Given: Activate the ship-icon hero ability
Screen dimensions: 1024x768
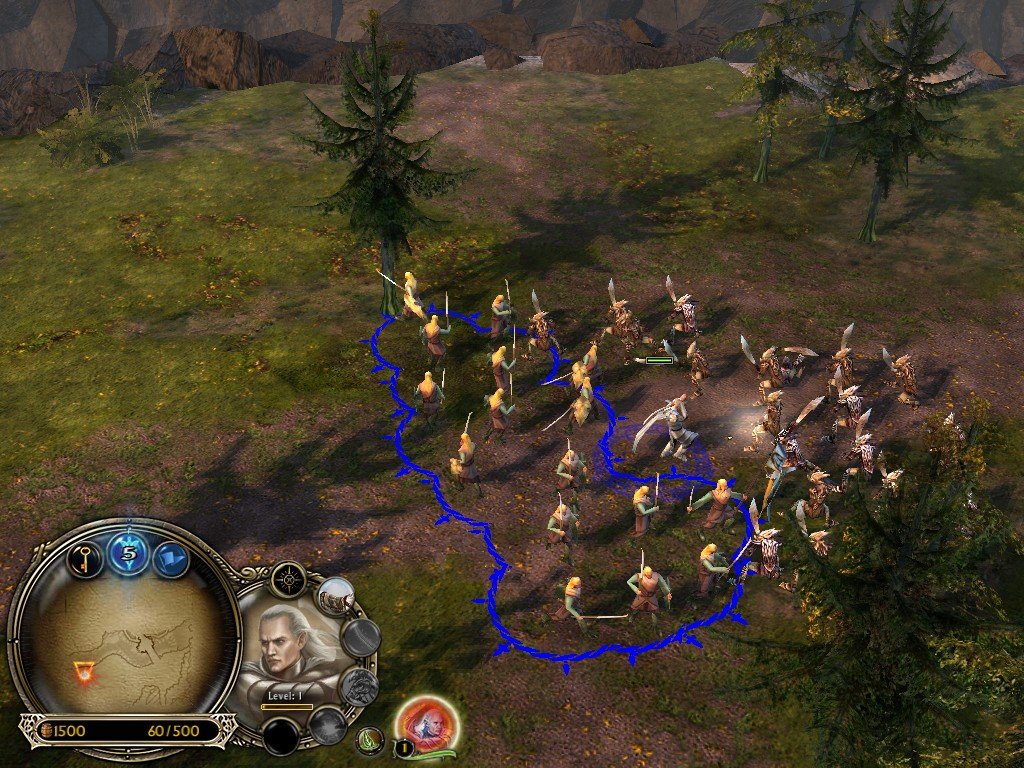Looking at the screenshot, I should click(335, 597).
